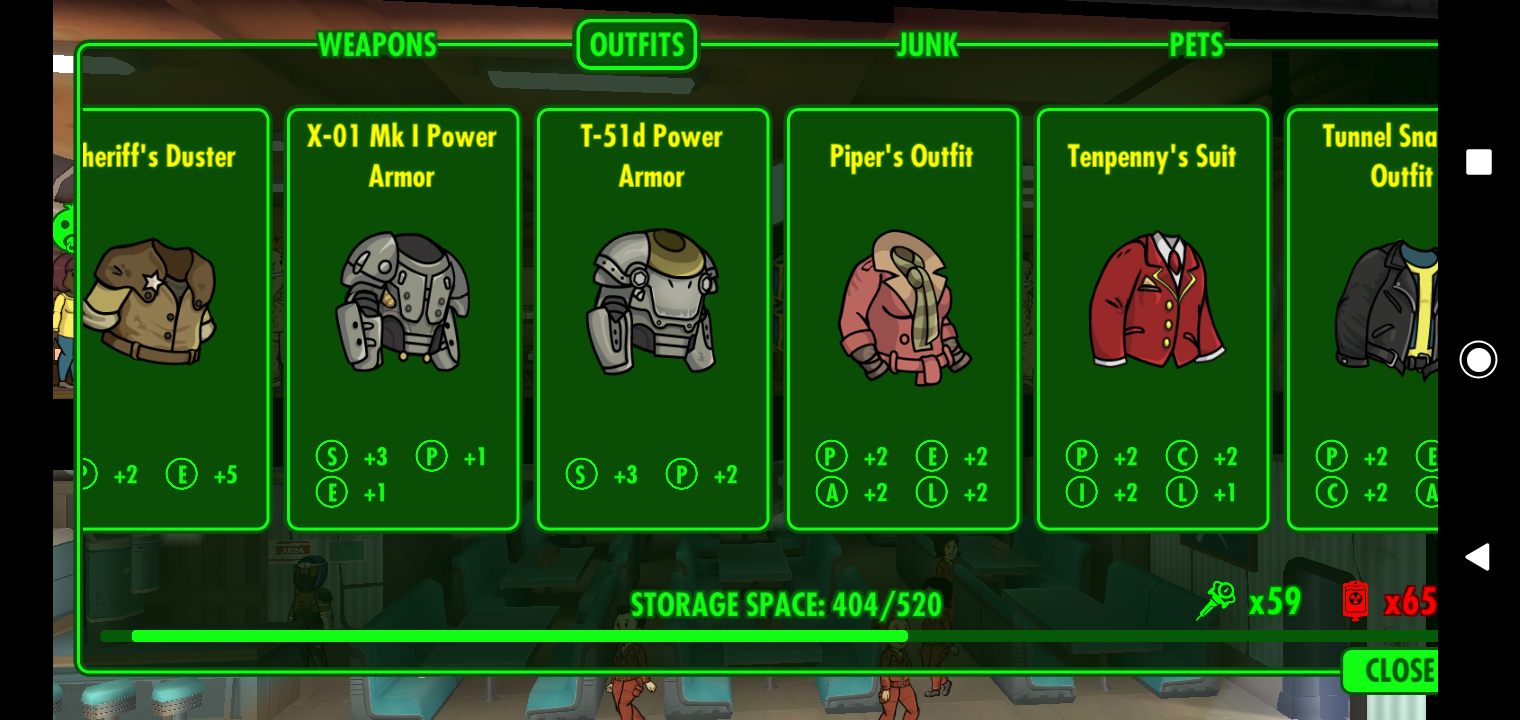Open the JUNK tab

(x=925, y=44)
